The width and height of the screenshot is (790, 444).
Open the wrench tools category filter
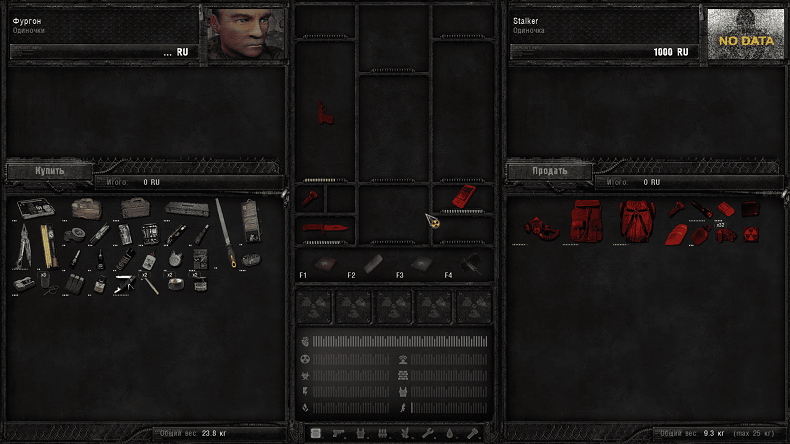pos(428,433)
